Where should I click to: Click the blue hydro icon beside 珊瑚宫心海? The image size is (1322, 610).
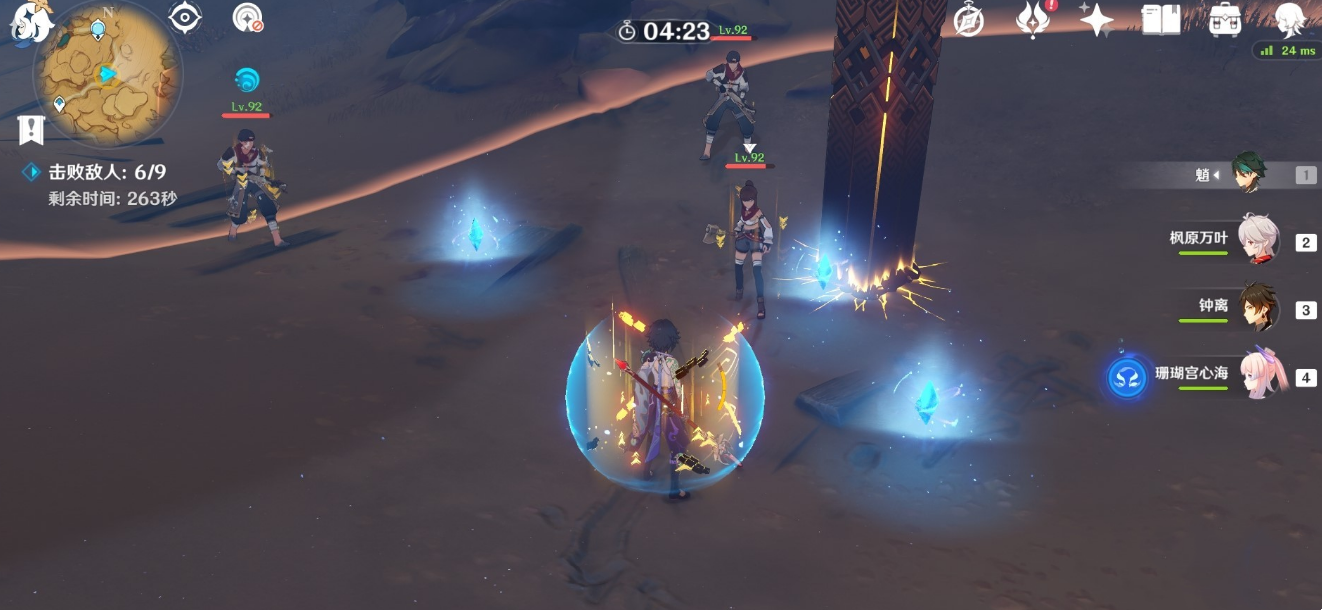1127,379
